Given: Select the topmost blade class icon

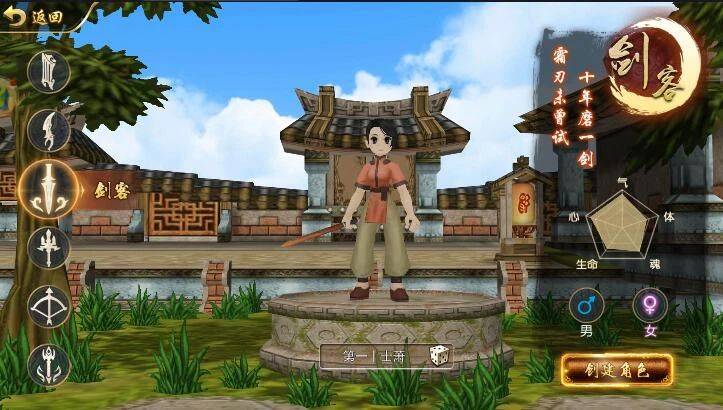Looking at the screenshot, I should (48, 71).
